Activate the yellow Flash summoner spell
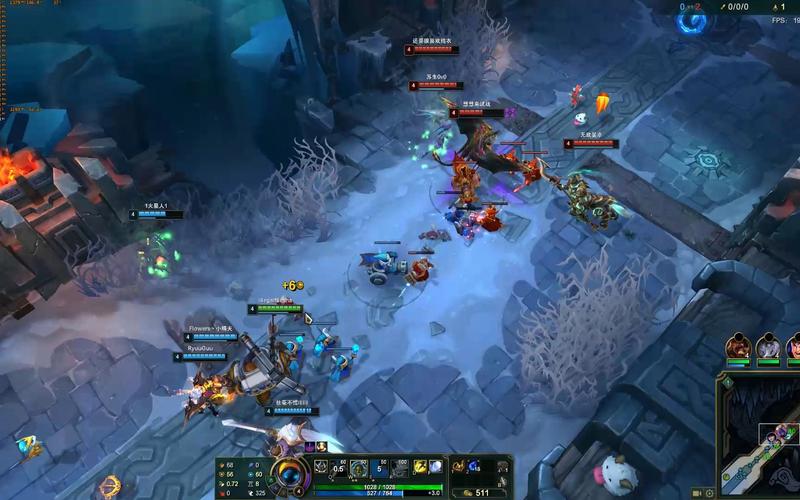This screenshot has width=800, height=500. click(420, 467)
